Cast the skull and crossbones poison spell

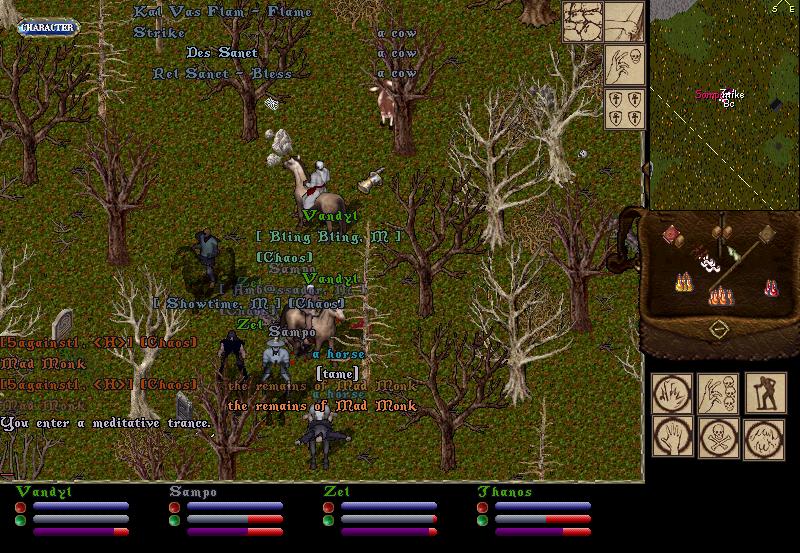pyautogui.click(x=717, y=438)
